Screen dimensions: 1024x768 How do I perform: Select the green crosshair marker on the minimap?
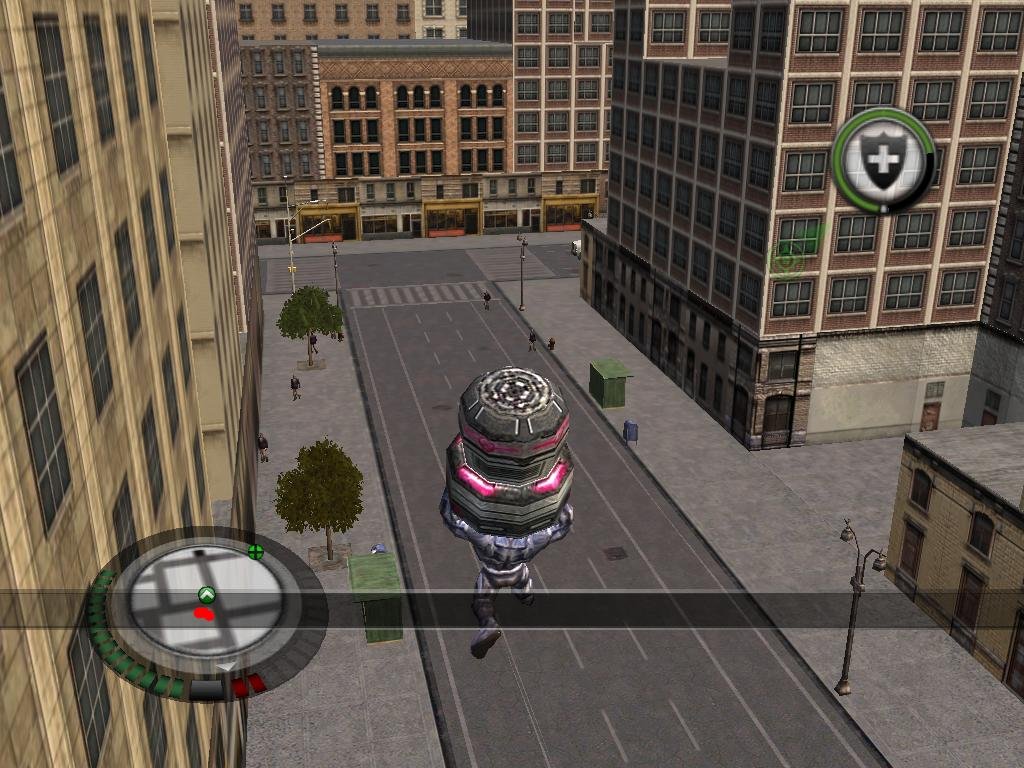point(256,551)
